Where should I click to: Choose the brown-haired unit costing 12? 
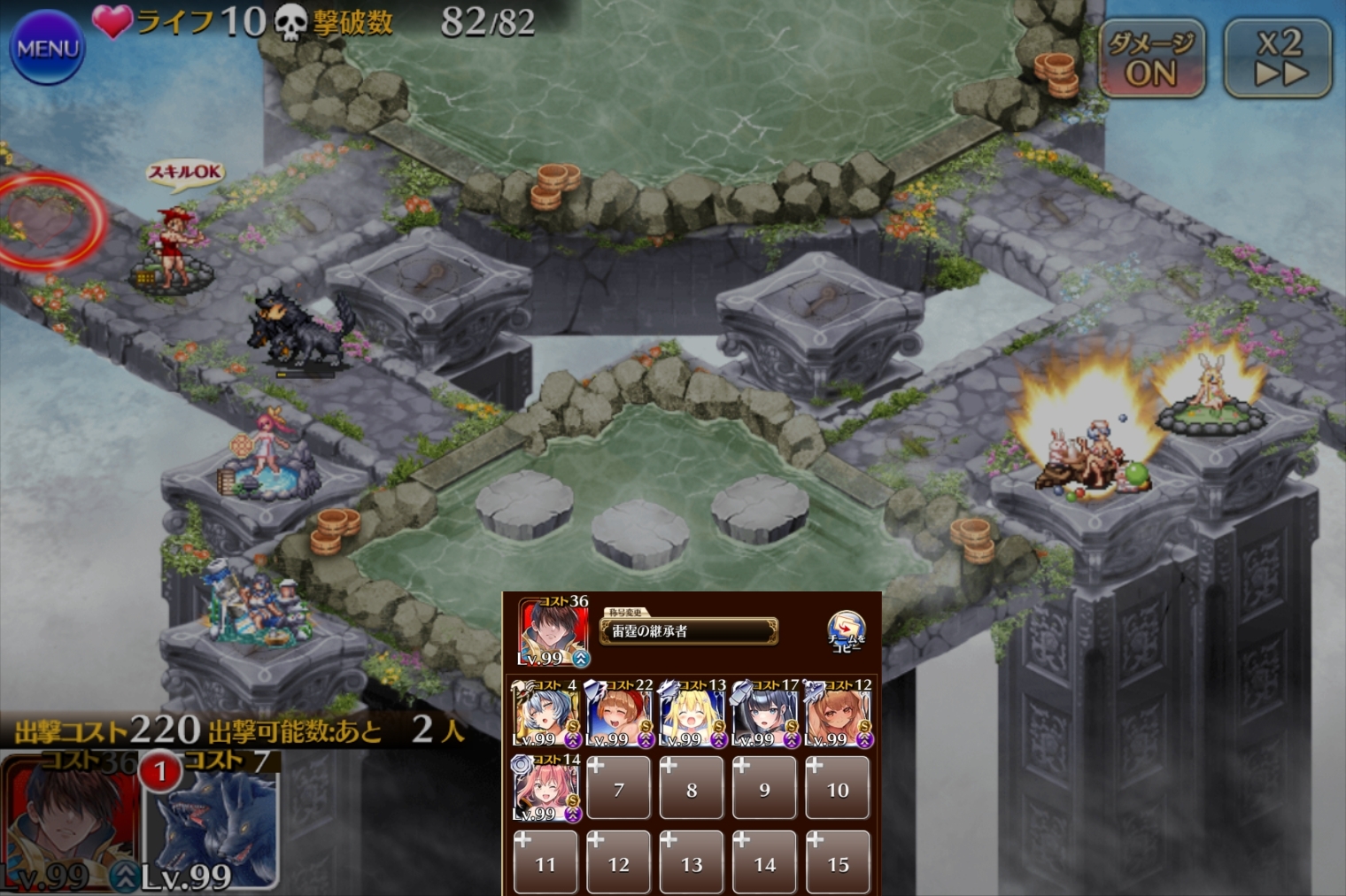point(838,714)
